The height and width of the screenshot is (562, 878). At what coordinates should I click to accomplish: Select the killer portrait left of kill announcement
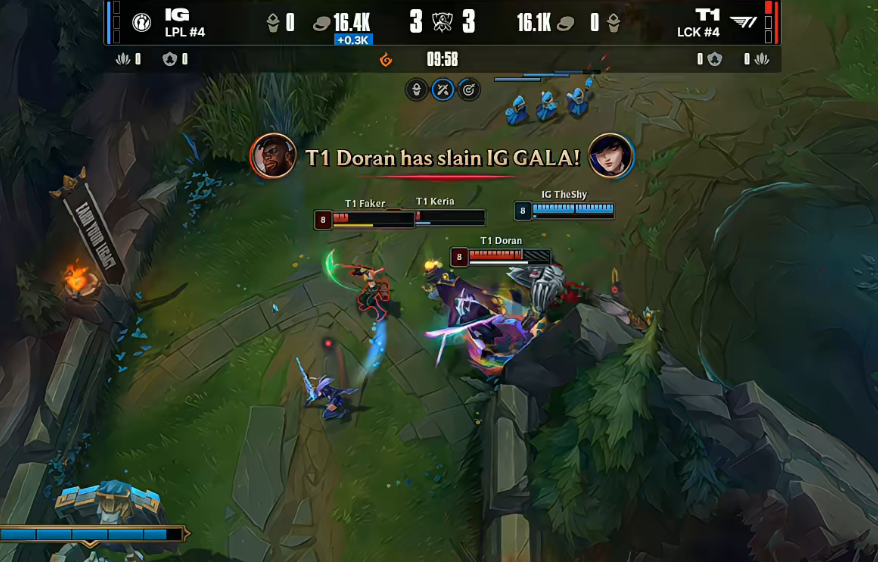point(273,157)
